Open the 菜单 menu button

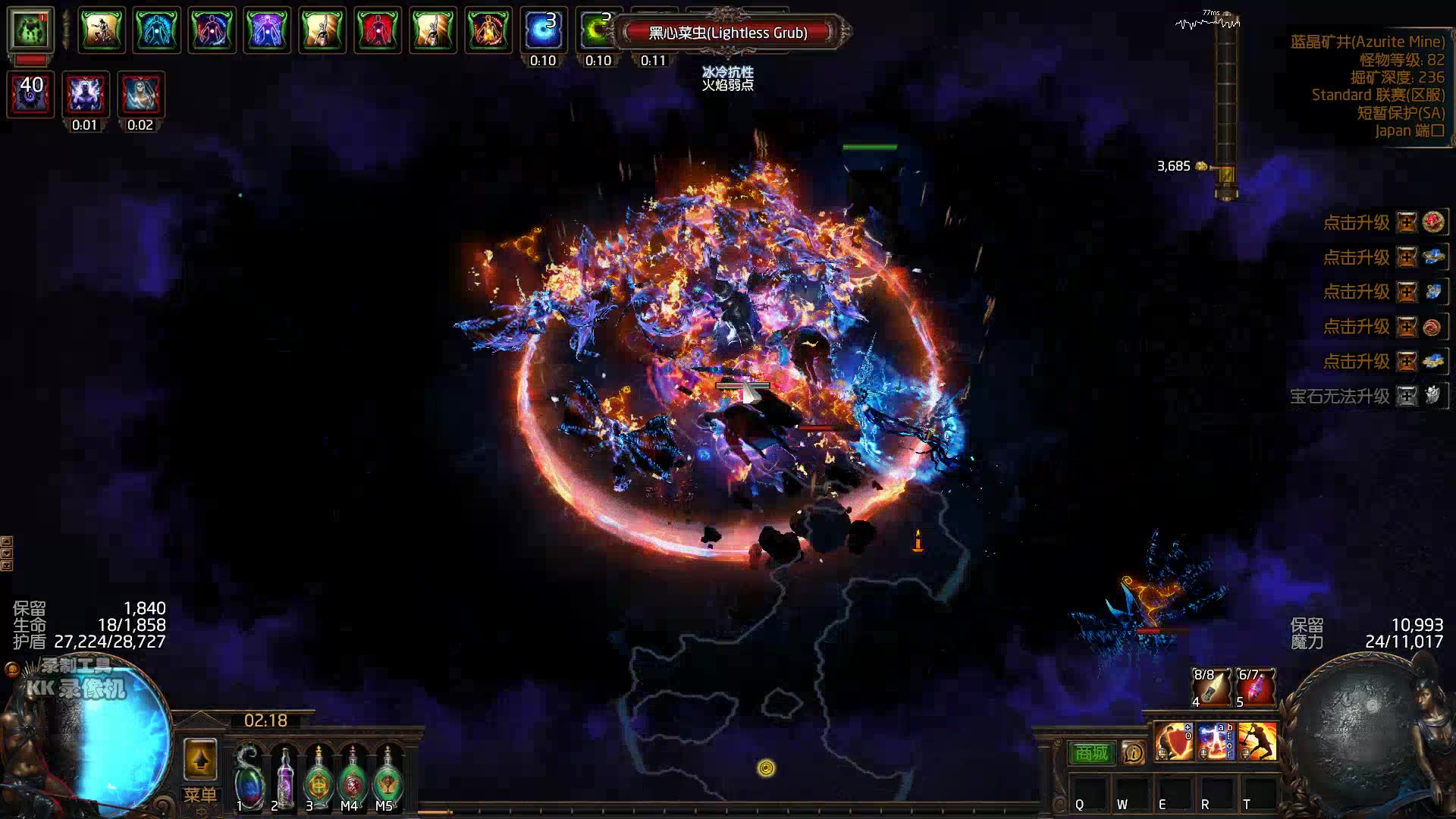click(x=200, y=795)
